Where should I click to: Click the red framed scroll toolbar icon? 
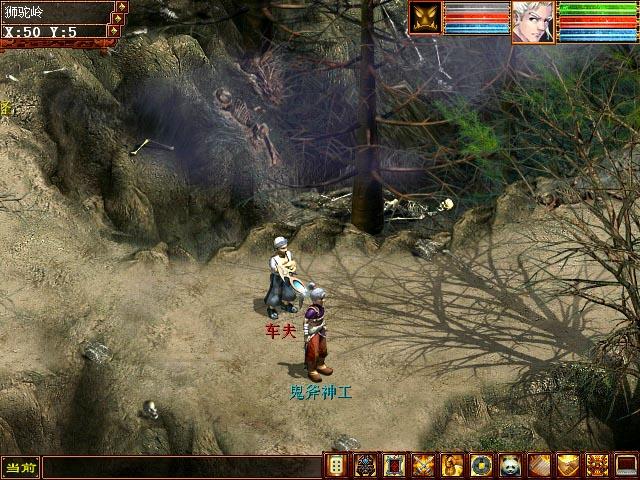point(395,465)
